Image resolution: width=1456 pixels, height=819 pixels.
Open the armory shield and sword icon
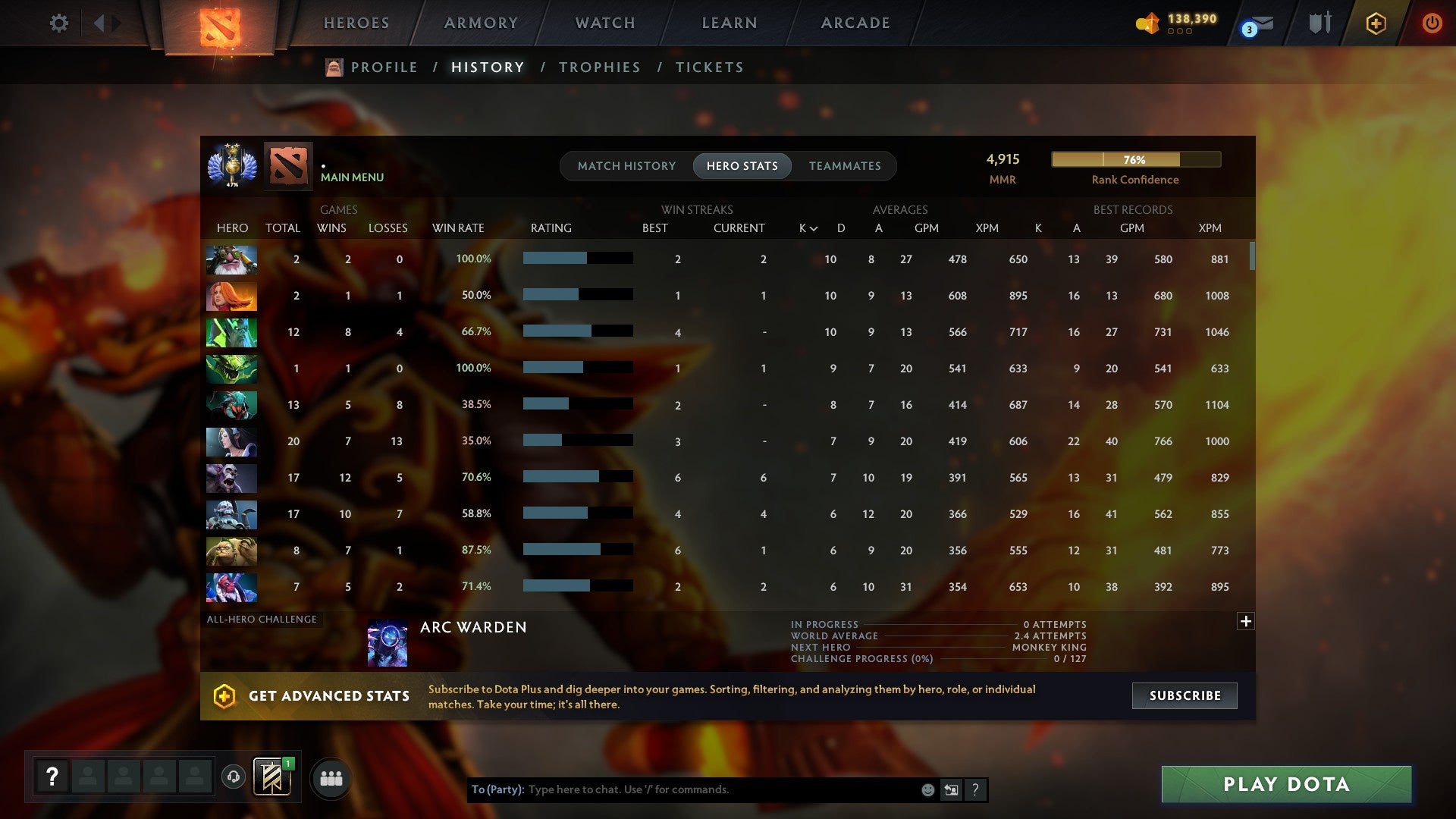[x=1319, y=23]
